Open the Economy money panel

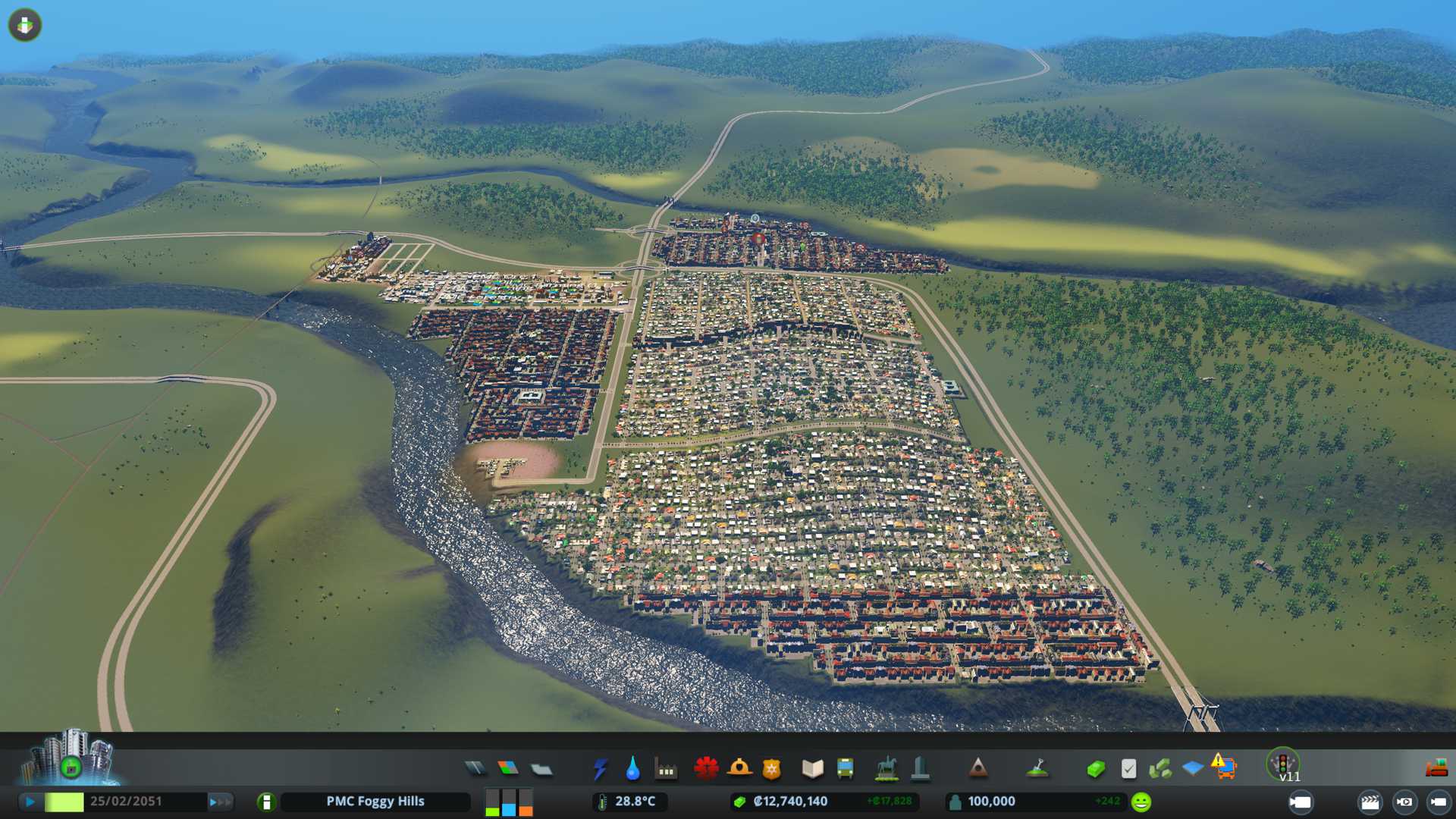pos(1095,769)
